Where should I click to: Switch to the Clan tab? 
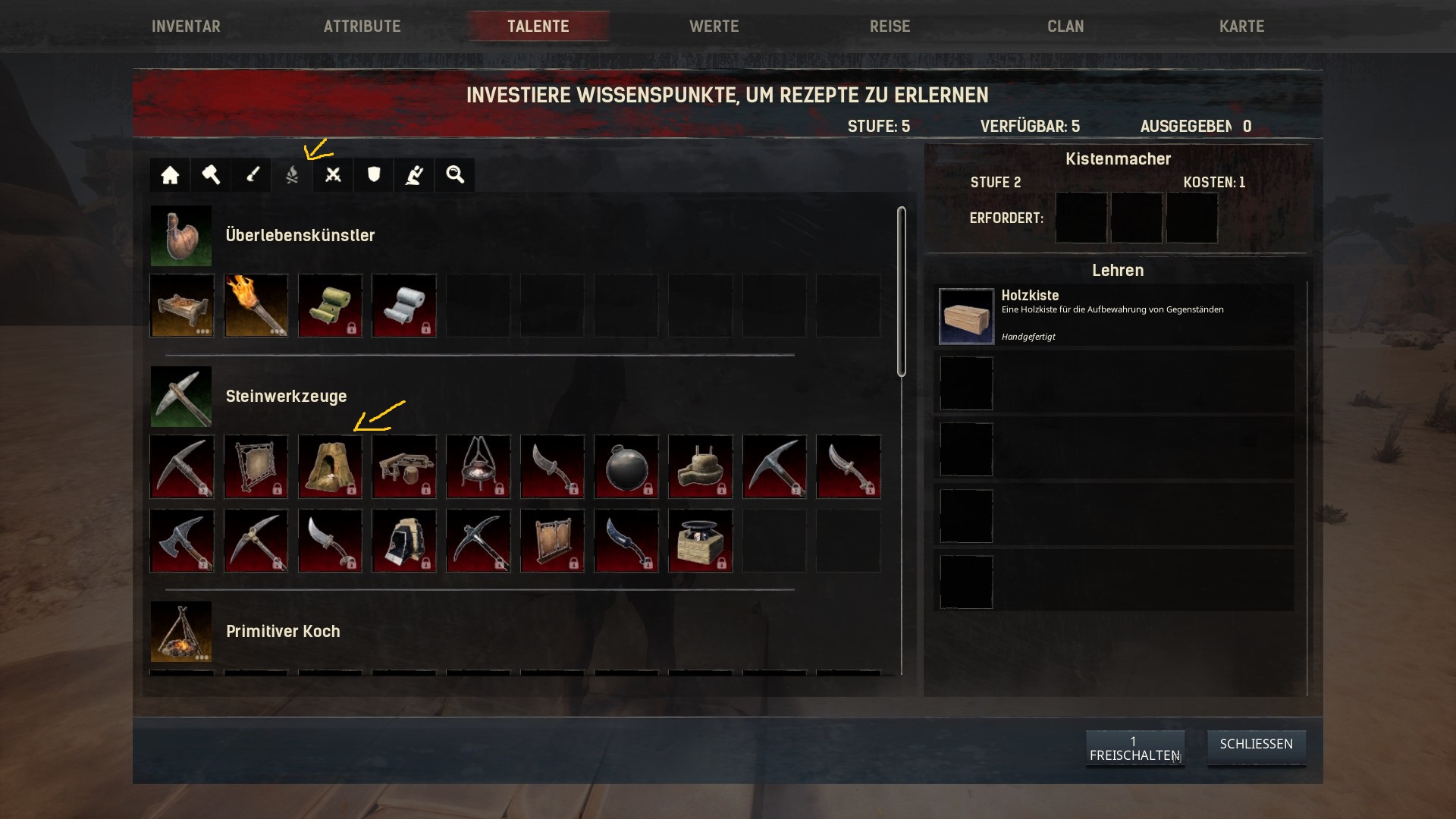click(1065, 27)
